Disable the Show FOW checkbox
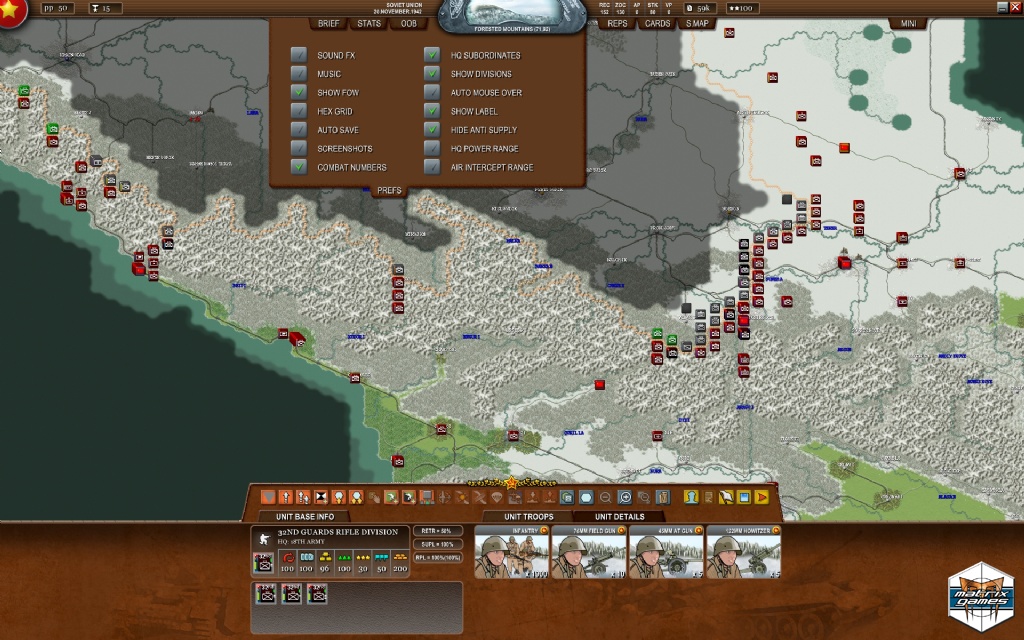 click(x=298, y=92)
